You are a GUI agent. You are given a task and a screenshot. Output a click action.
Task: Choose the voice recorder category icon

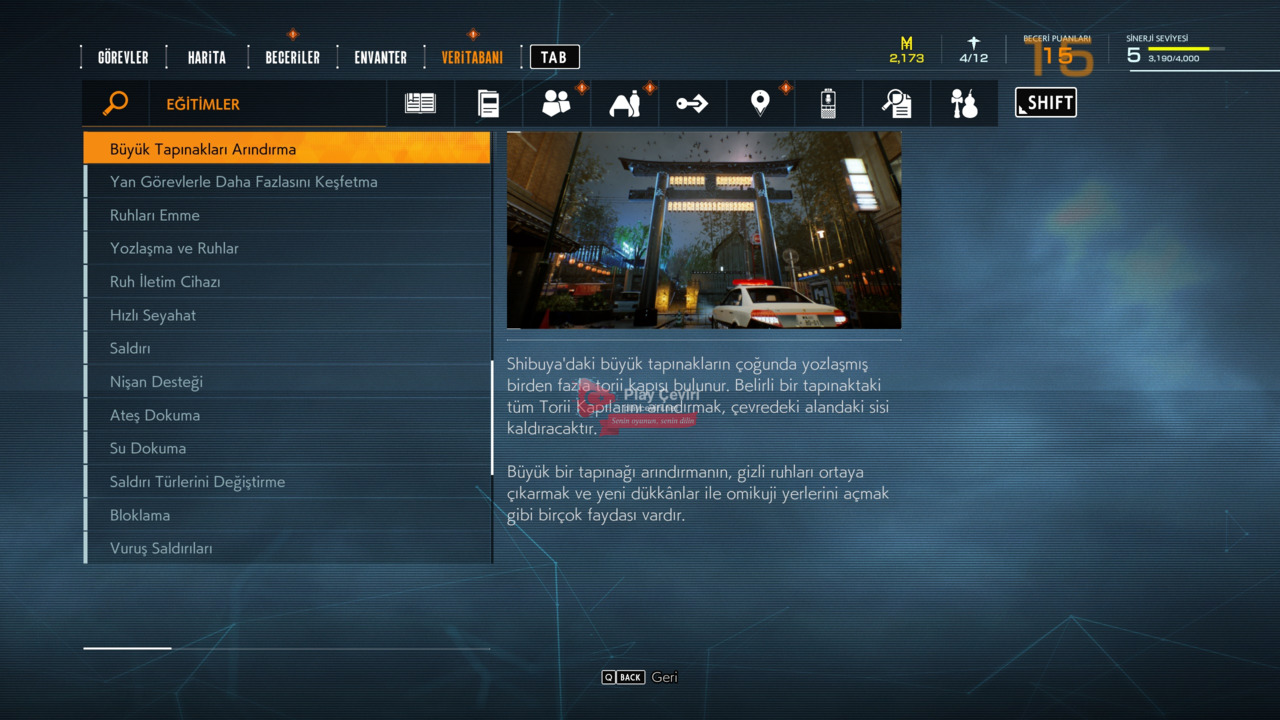point(828,103)
